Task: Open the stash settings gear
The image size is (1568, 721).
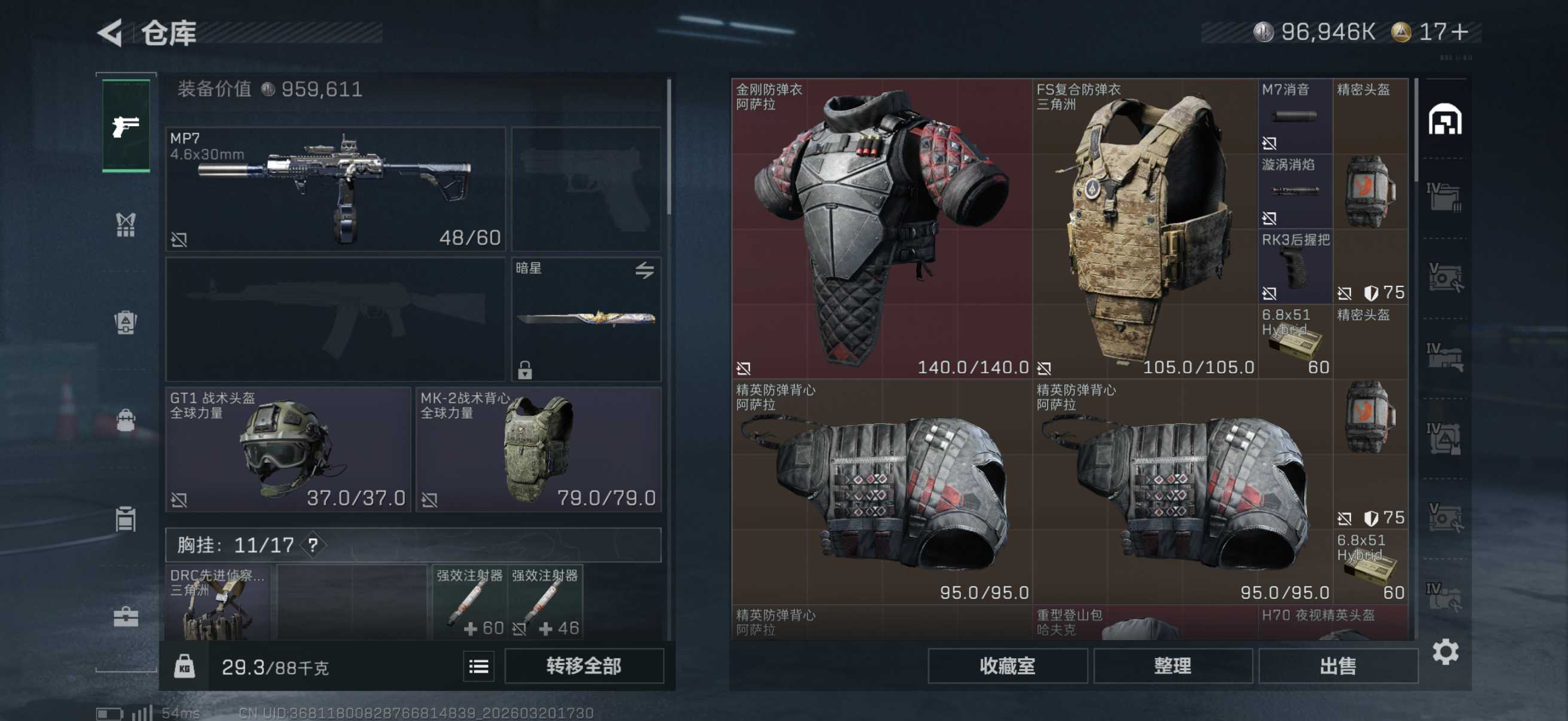Action: [x=1444, y=652]
